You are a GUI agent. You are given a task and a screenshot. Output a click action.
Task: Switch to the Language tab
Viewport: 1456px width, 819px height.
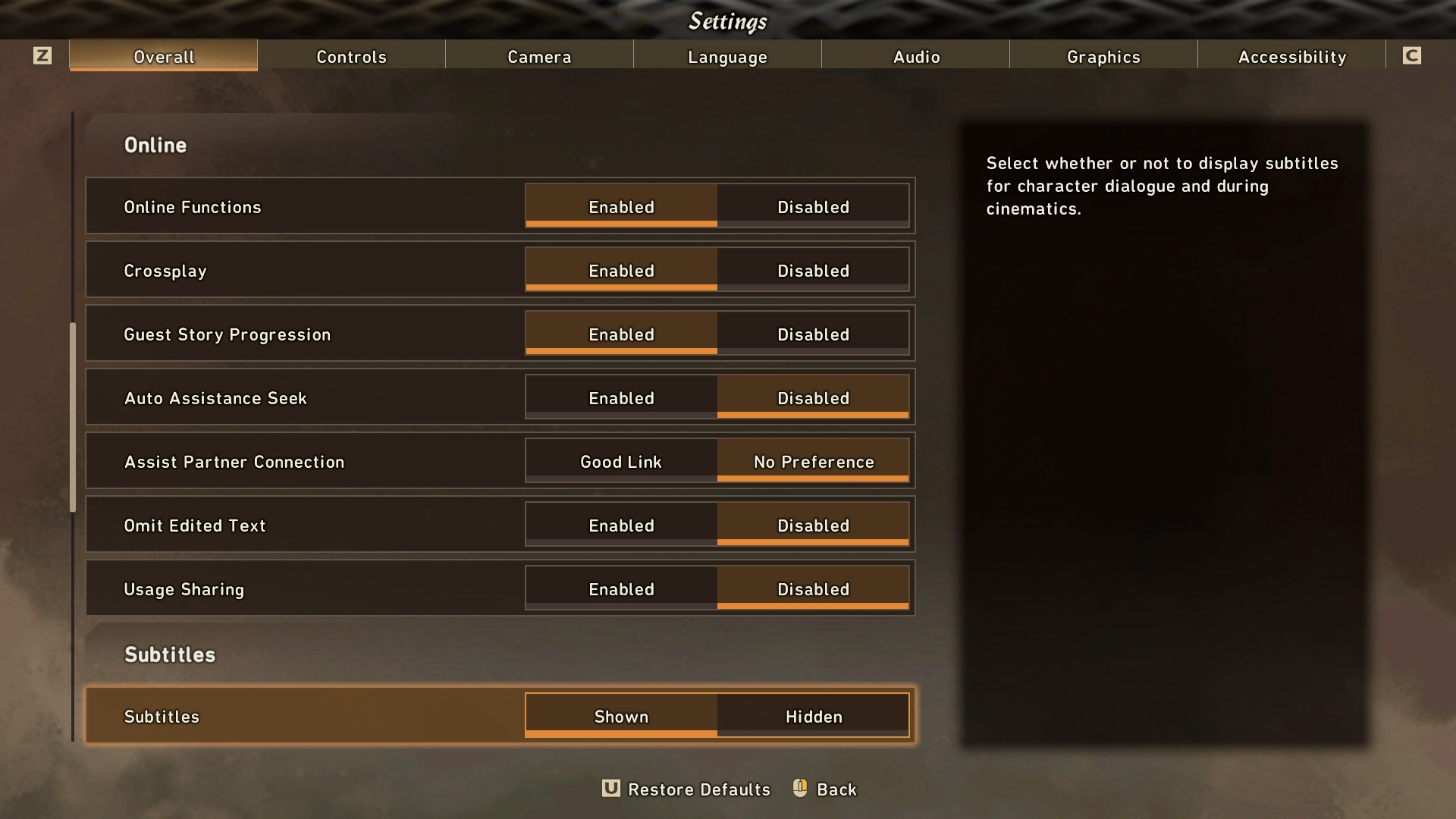(727, 56)
